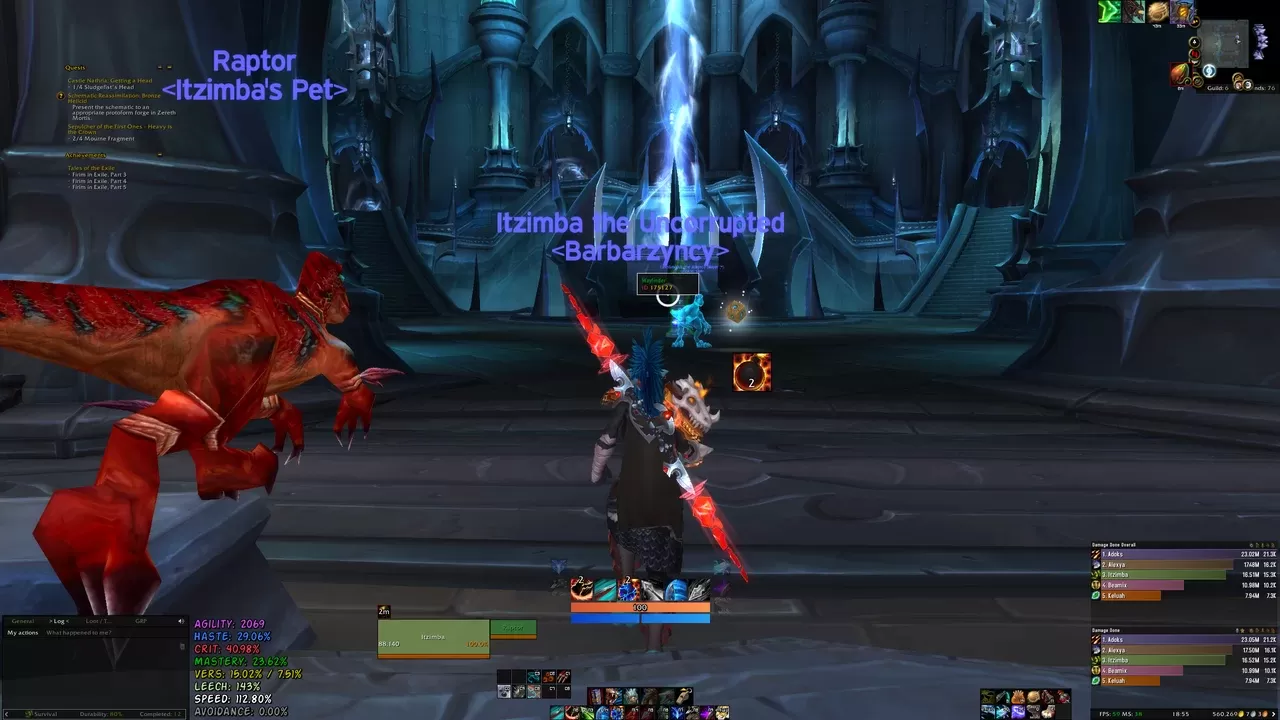Mute chat sounds with the speaker icon

point(181,621)
